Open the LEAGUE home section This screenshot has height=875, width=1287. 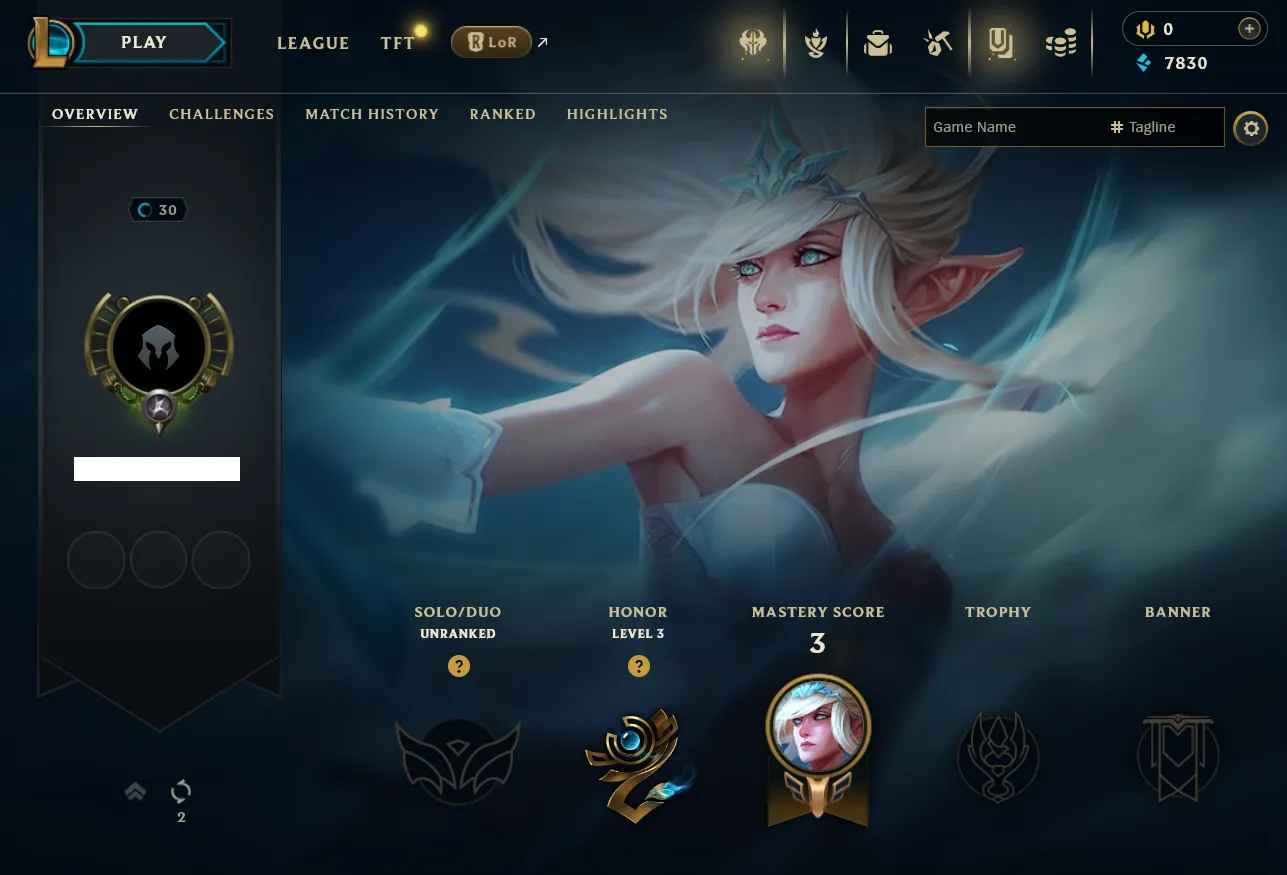coord(313,43)
